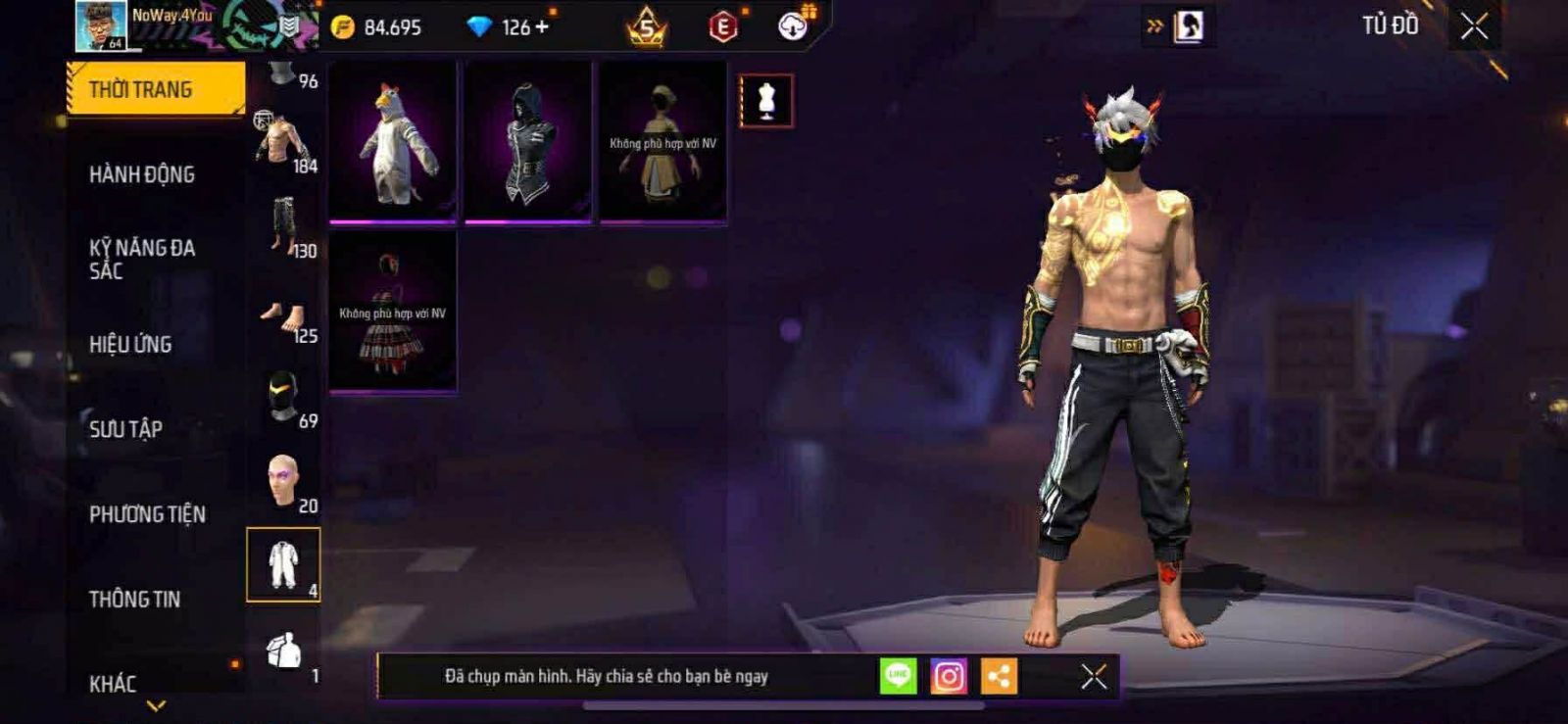Open the Kỹ Năng Đa Sắc tab
Screen dimensions: 1568x724
pos(142,259)
